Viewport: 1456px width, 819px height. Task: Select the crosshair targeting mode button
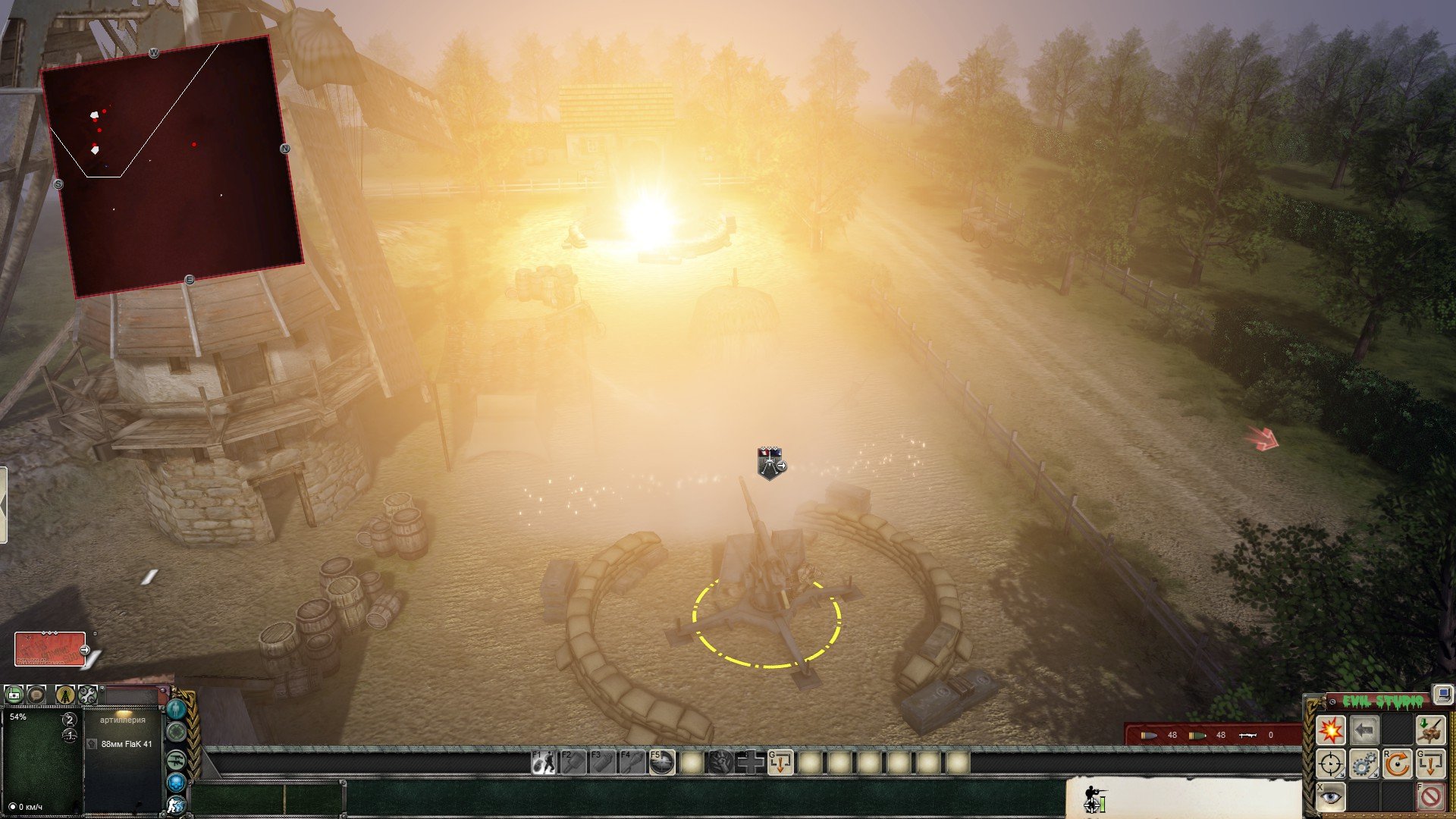(x=1330, y=764)
